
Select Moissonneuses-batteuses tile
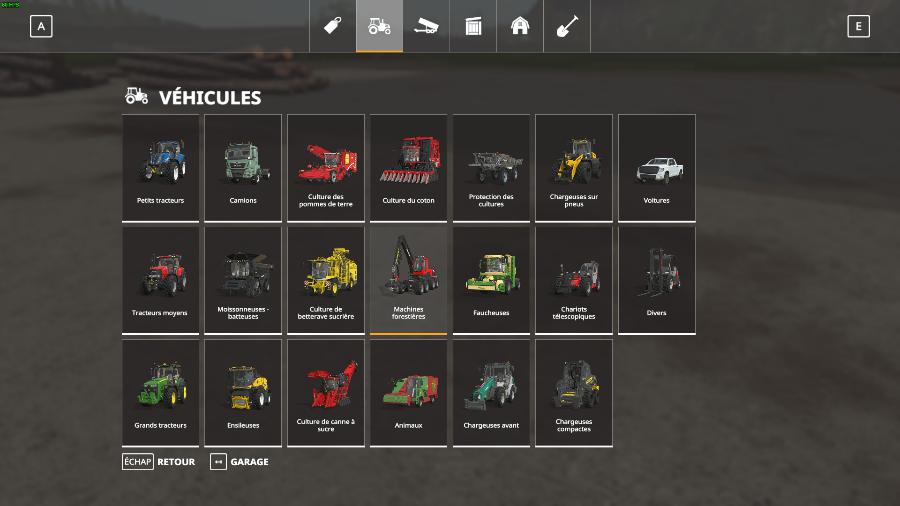[x=243, y=280]
